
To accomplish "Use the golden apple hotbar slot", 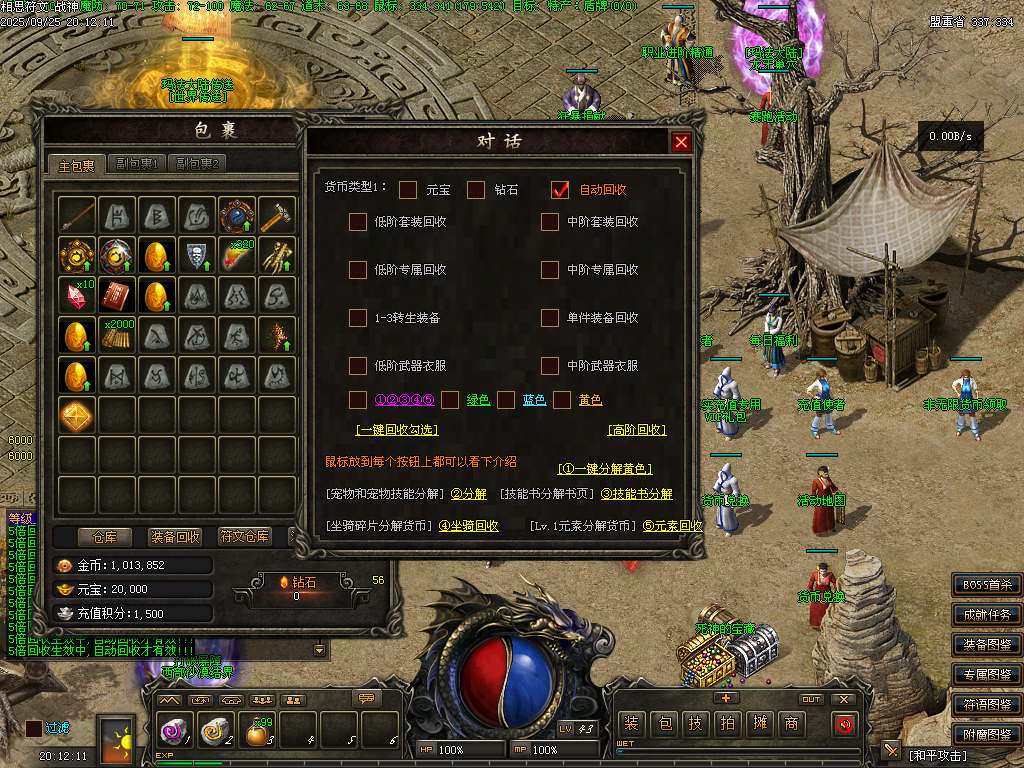I will click(x=258, y=731).
